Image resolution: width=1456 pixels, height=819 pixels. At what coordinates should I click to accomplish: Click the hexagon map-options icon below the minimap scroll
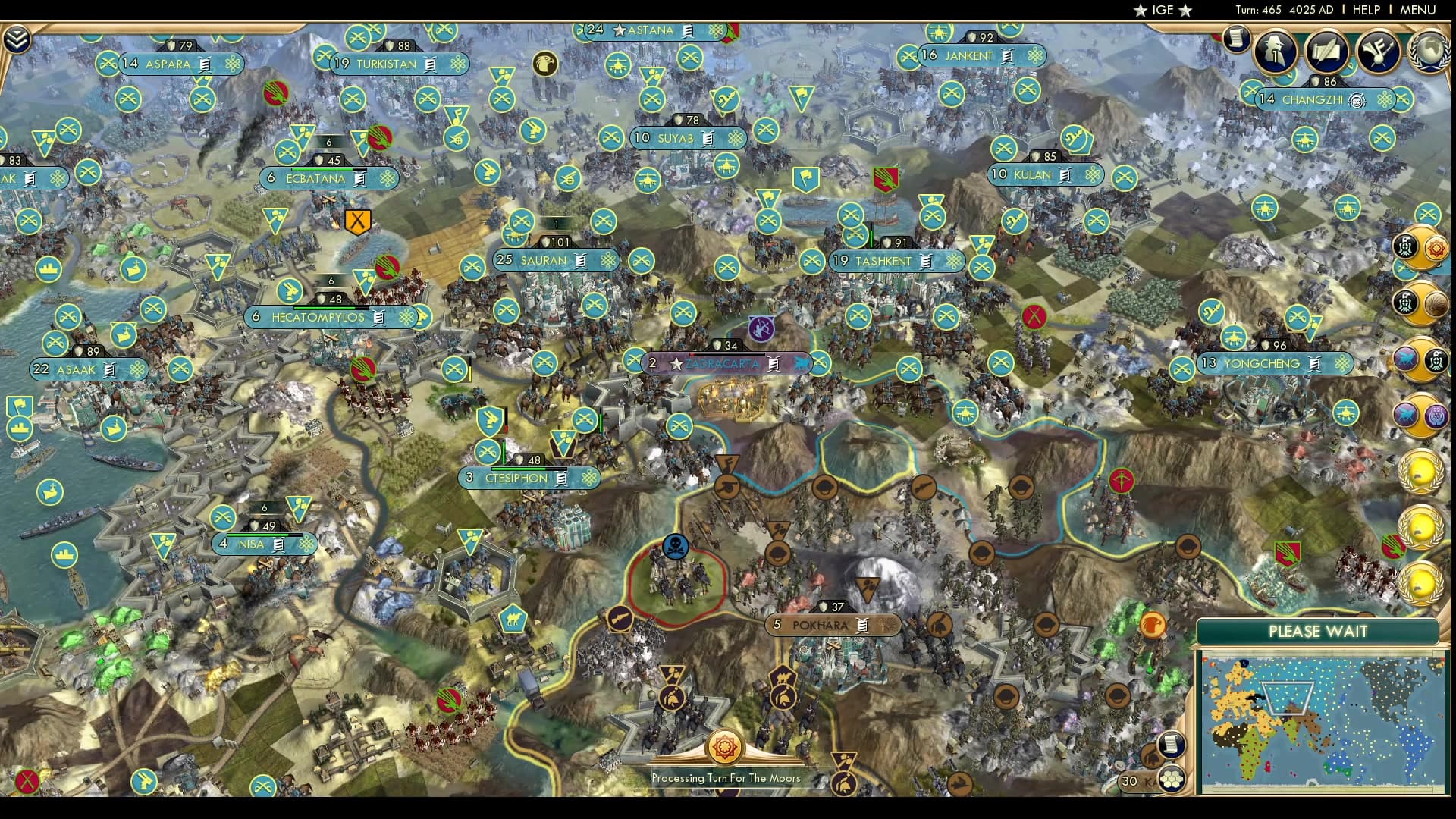[x=1172, y=779]
